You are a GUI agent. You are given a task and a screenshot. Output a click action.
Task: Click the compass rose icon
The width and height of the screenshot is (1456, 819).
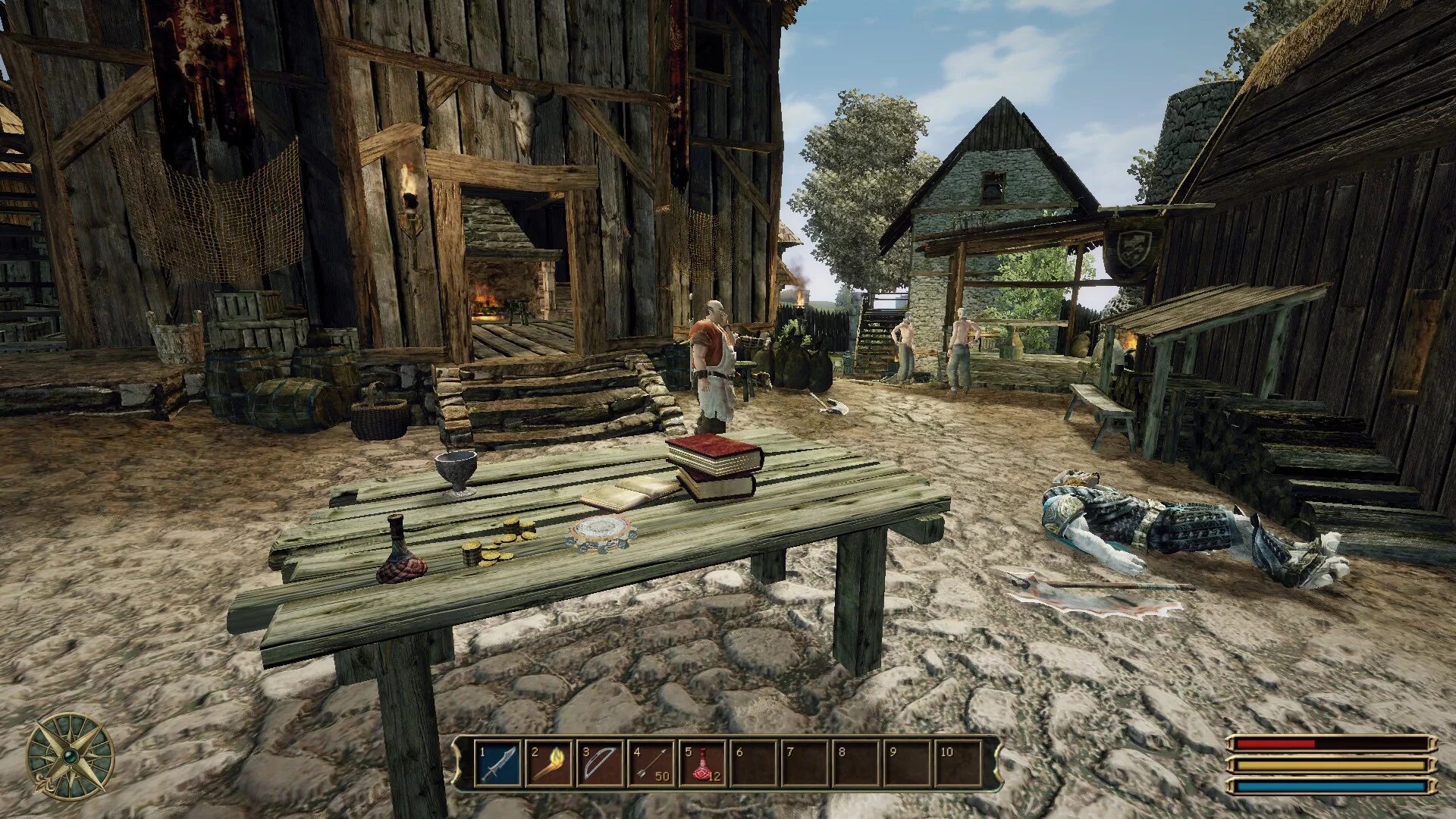pyautogui.click(x=70, y=757)
